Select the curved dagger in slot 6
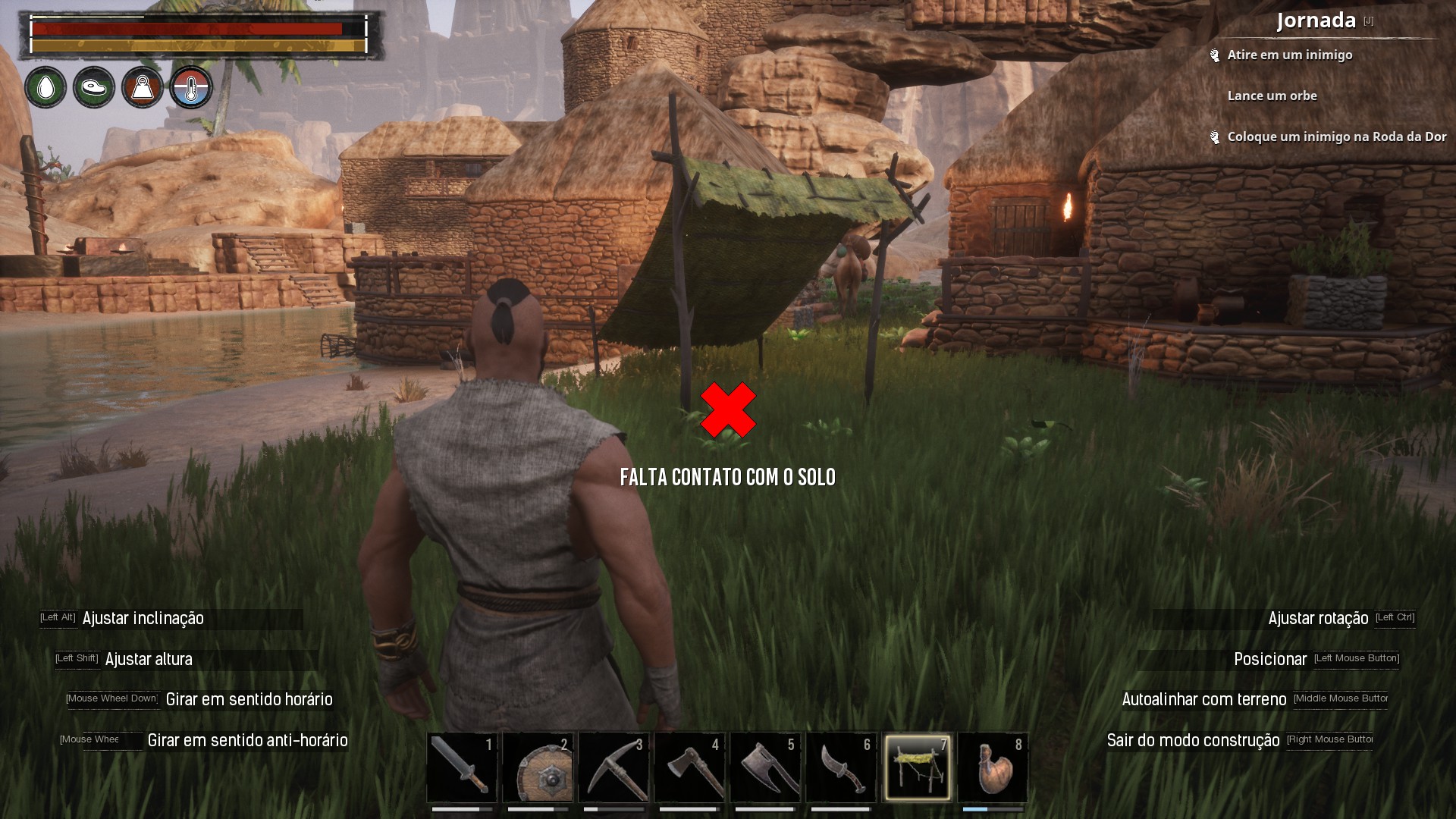Viewport: 1456px width, 819px height. 842,768
